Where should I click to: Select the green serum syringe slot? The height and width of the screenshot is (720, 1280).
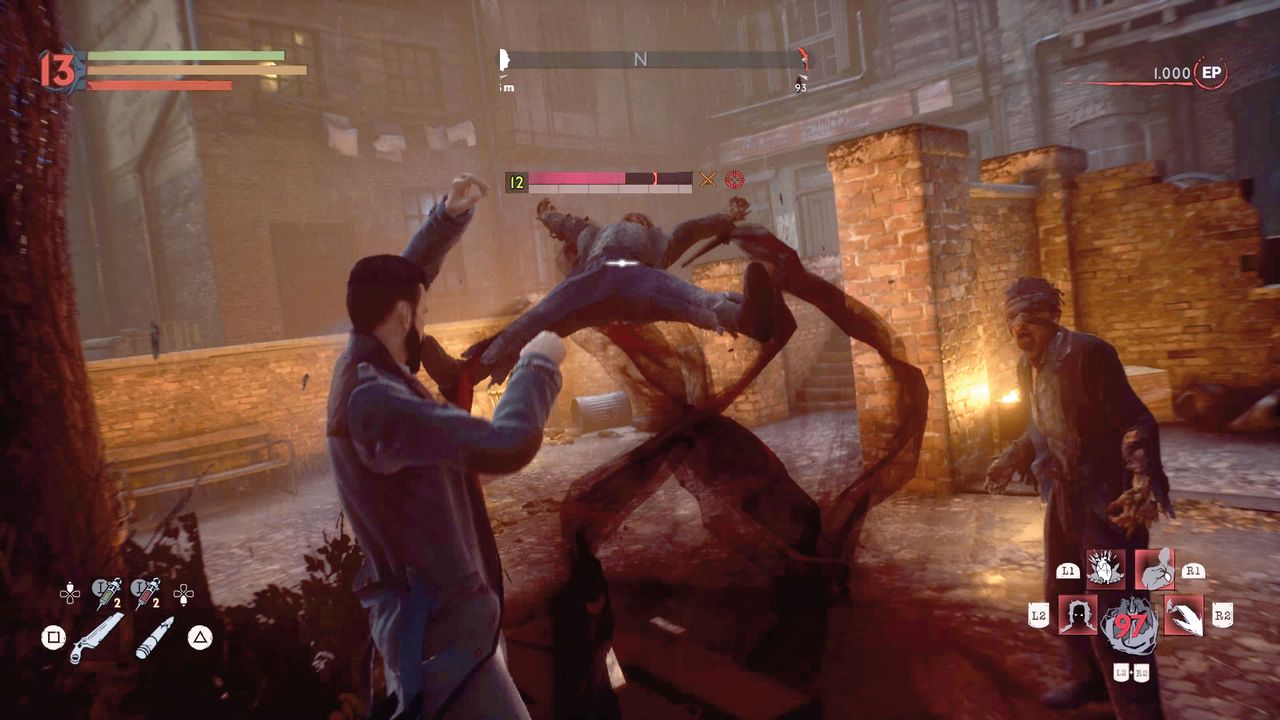[x=106, y=593]
